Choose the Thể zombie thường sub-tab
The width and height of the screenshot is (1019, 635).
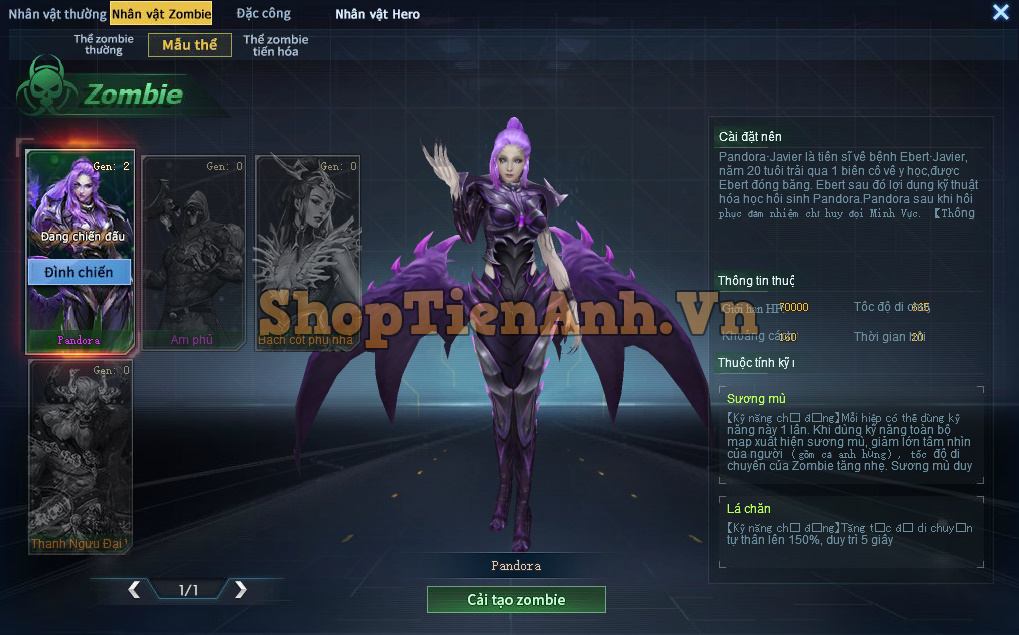click(104, 45)
